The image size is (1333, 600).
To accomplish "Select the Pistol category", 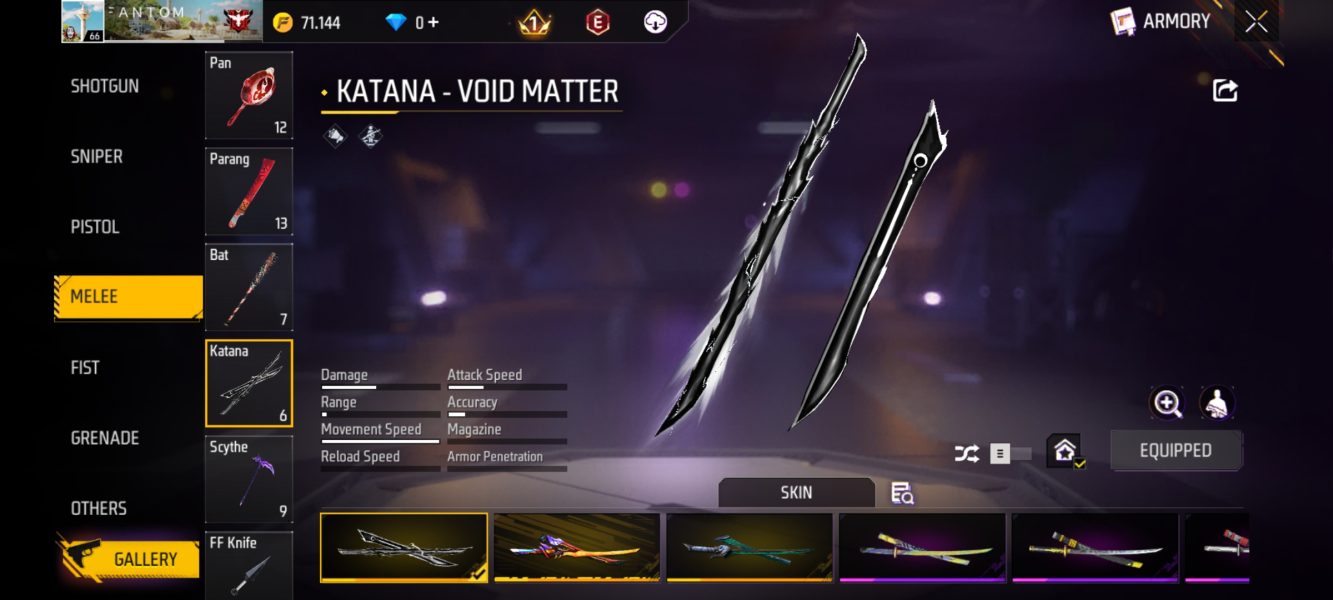I will click(x=95, y=227).
